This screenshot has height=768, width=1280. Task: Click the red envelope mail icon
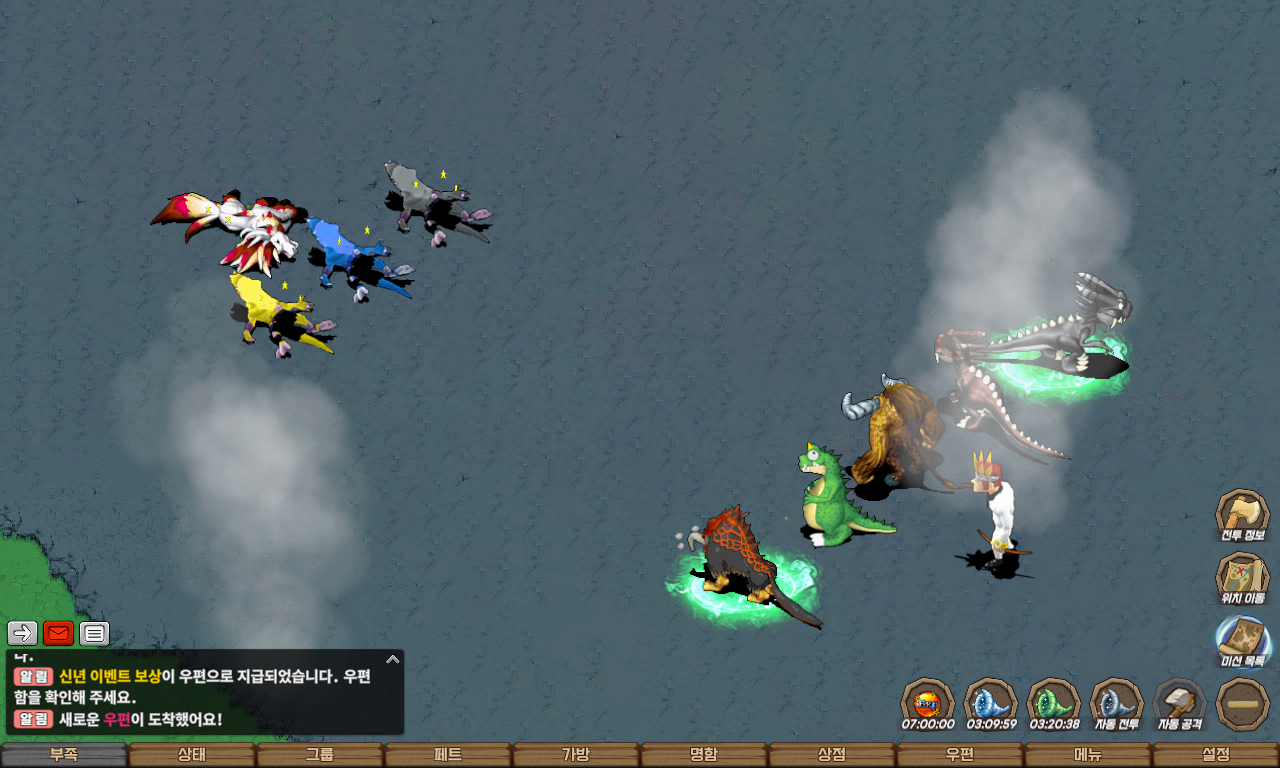[58, 633]
